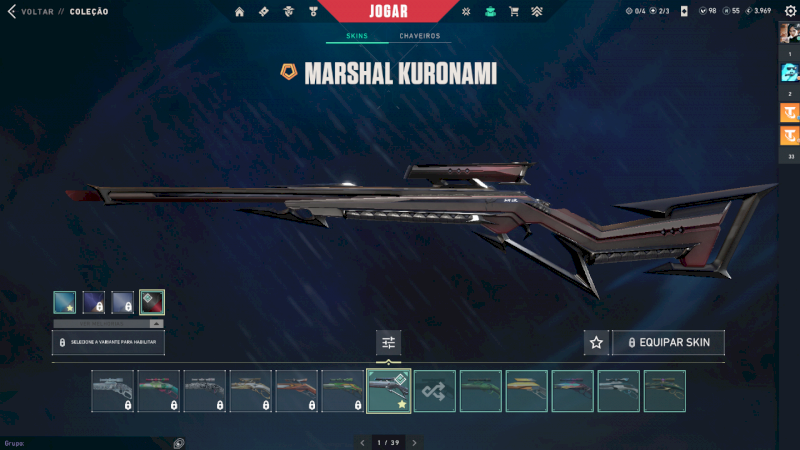Screen dimensions: 800x450
Task: Expand the upgrade level dropdown
Action: click(x=156, y=324)
